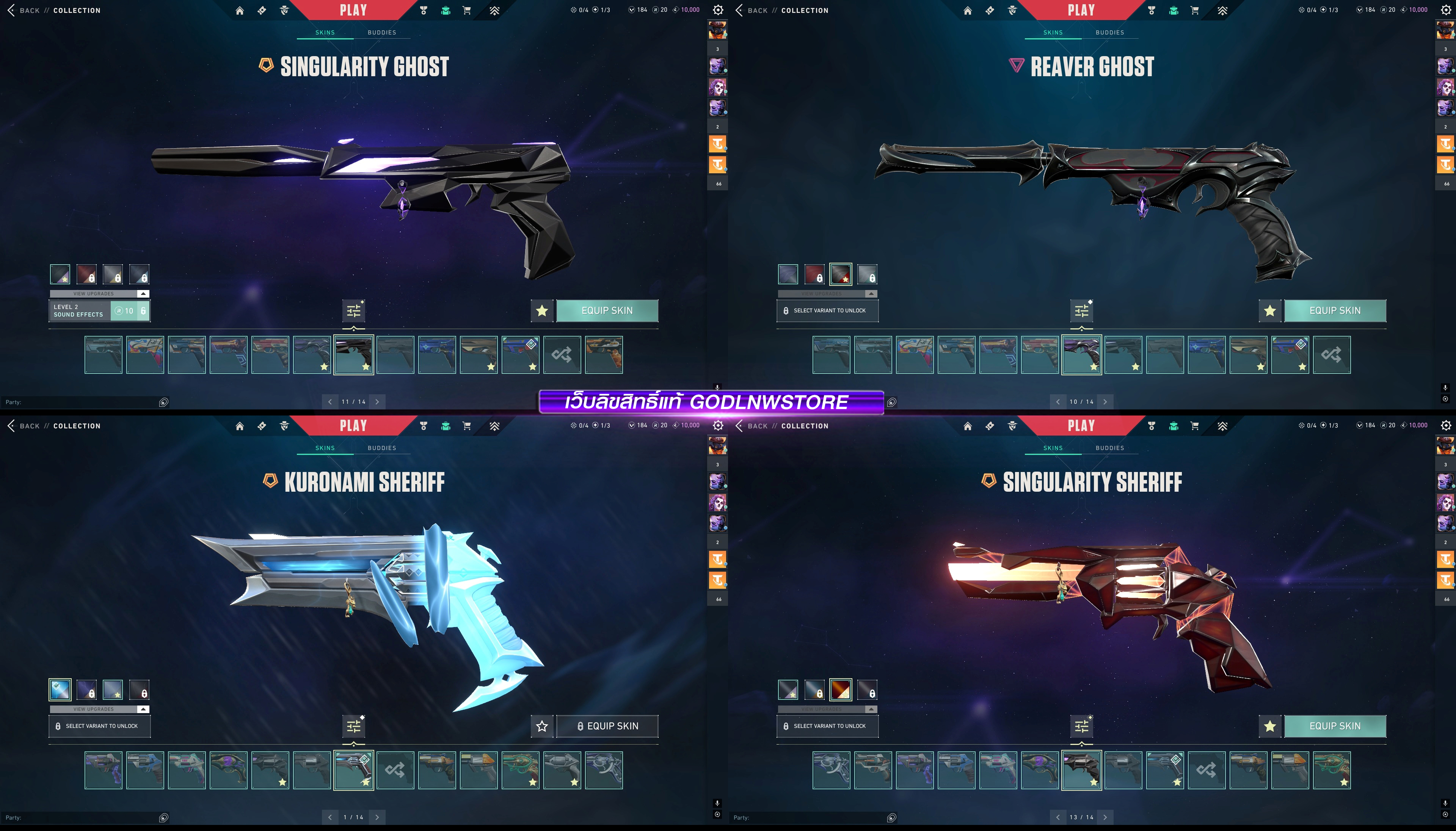Equip the Reaver Ghost skin
1456x831 pixels.
point(1334,310)
